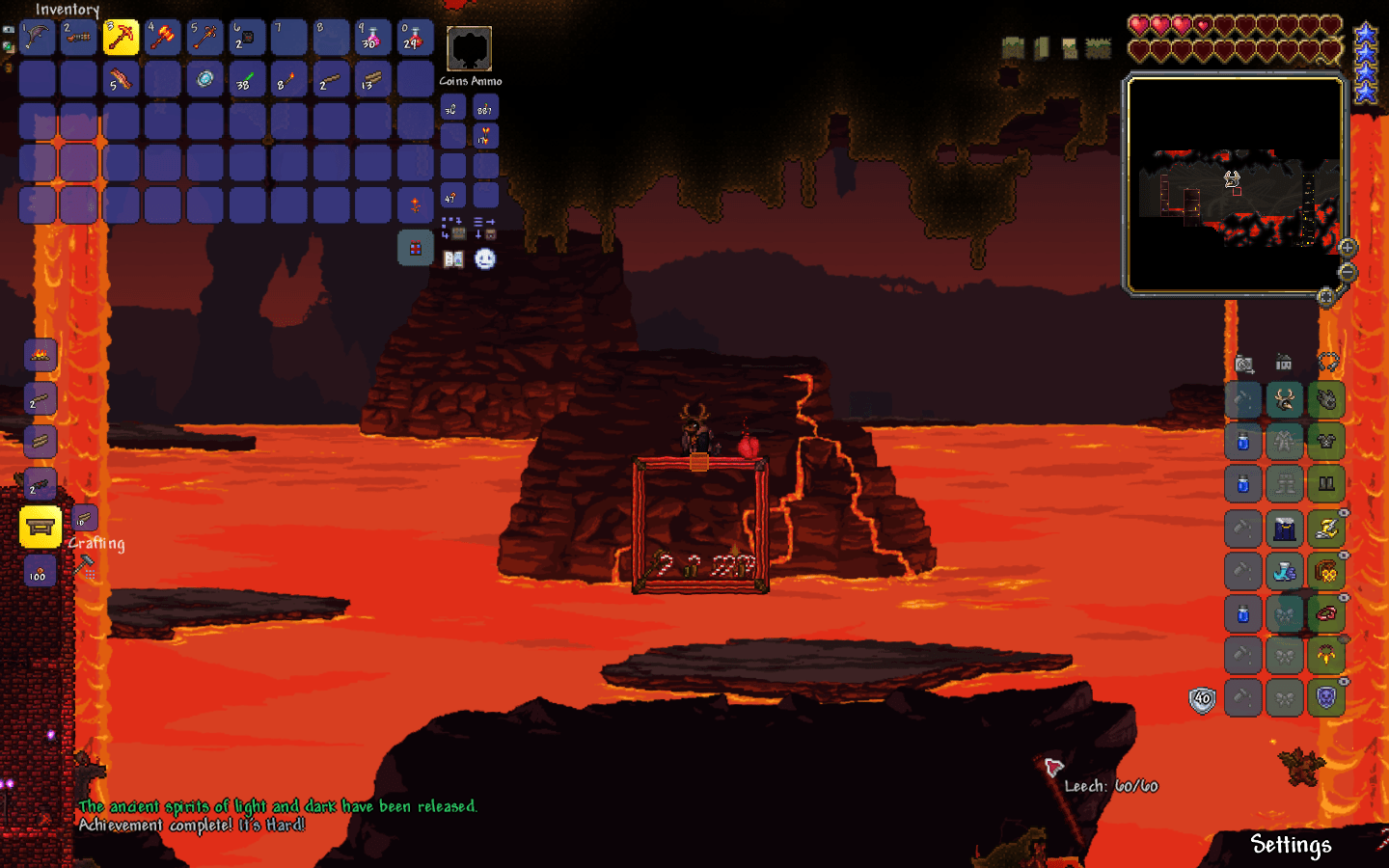
Task: Select the molten pickaxe in the hotbar
Action: tap(122, 38)
